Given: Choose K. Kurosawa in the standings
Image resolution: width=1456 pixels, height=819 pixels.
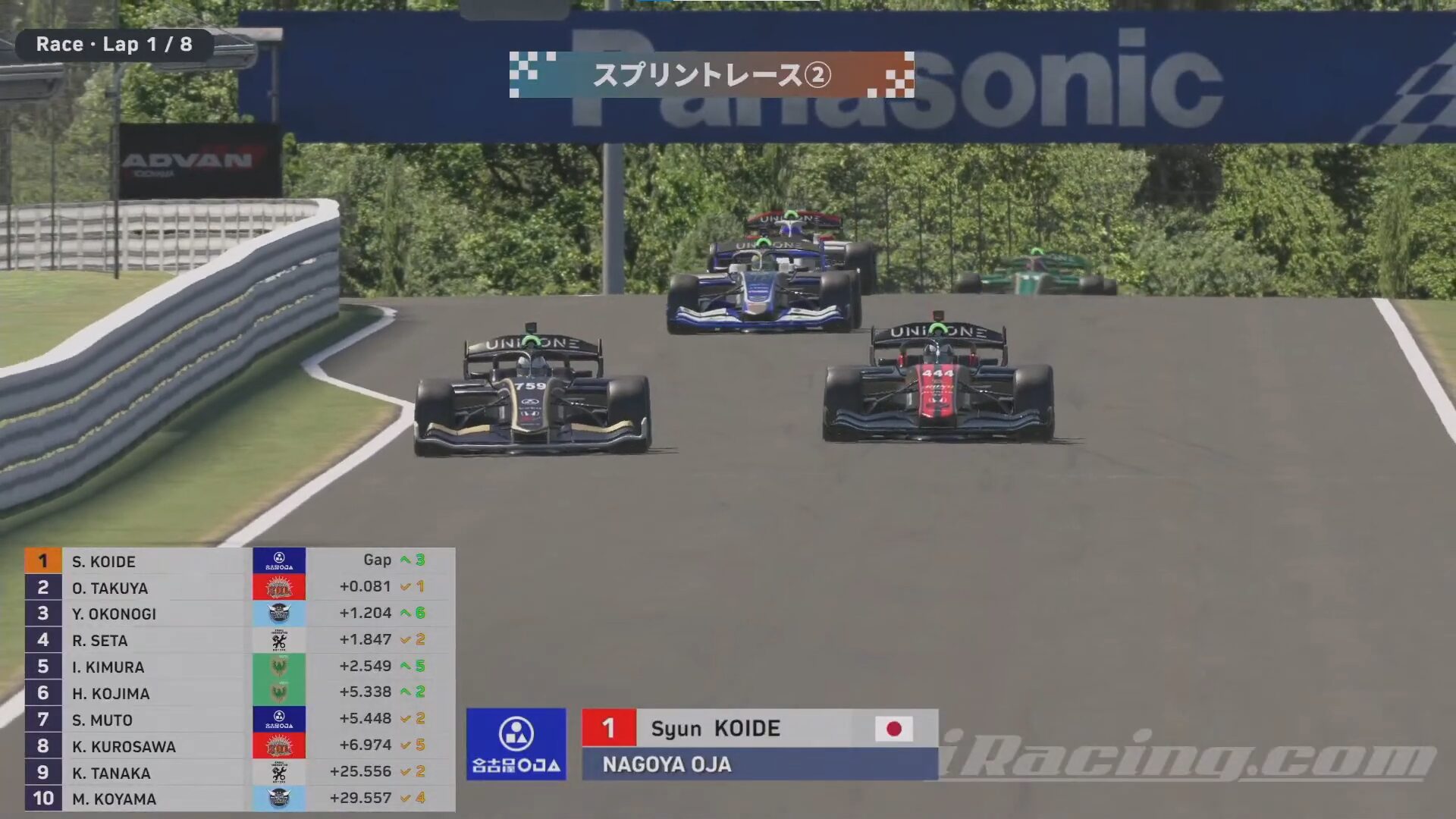Looking at the screenshot, I should pos(124,746).
